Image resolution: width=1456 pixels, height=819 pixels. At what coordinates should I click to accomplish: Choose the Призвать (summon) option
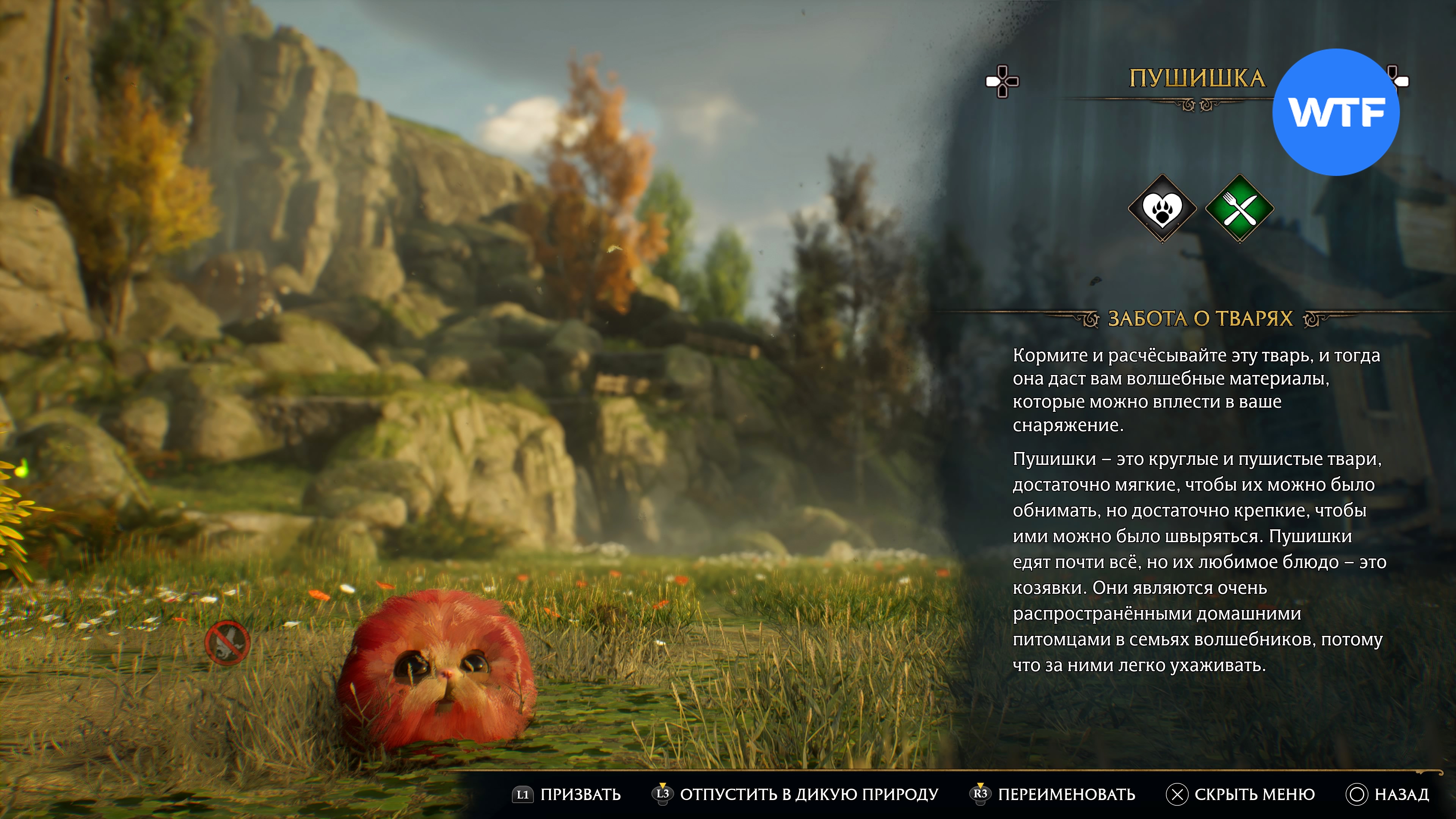pyautogui.click(x=567, y=794)
